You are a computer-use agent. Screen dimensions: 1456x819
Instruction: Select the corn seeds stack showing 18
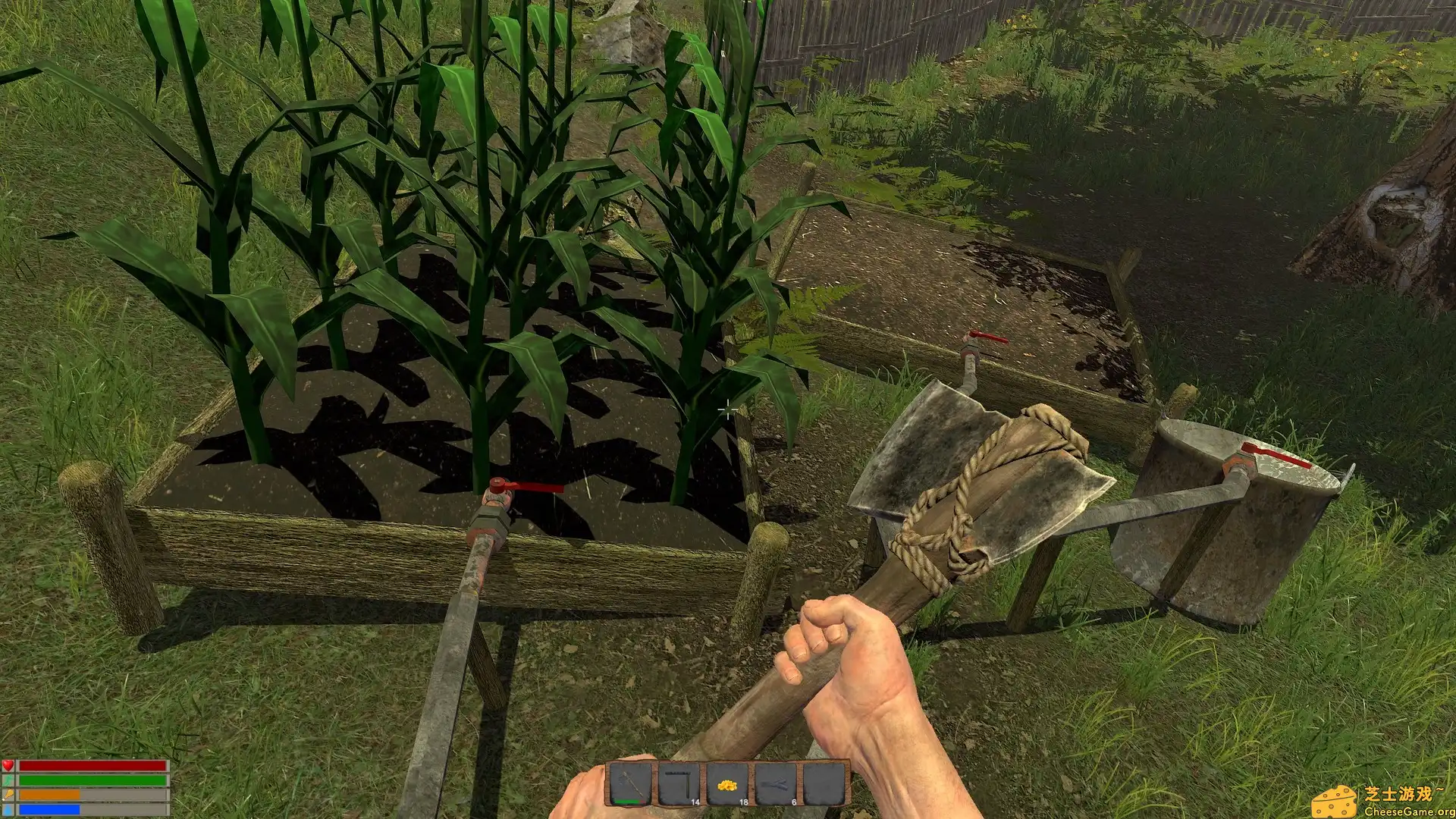coord(726,783)
